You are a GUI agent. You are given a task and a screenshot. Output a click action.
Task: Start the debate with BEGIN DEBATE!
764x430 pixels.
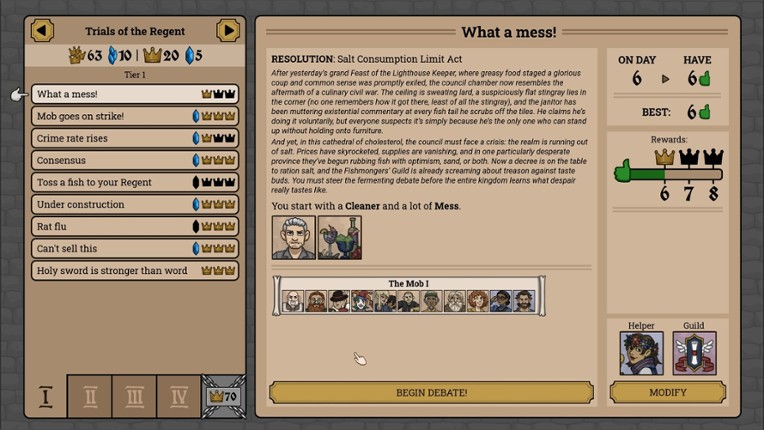click(431, 393)
